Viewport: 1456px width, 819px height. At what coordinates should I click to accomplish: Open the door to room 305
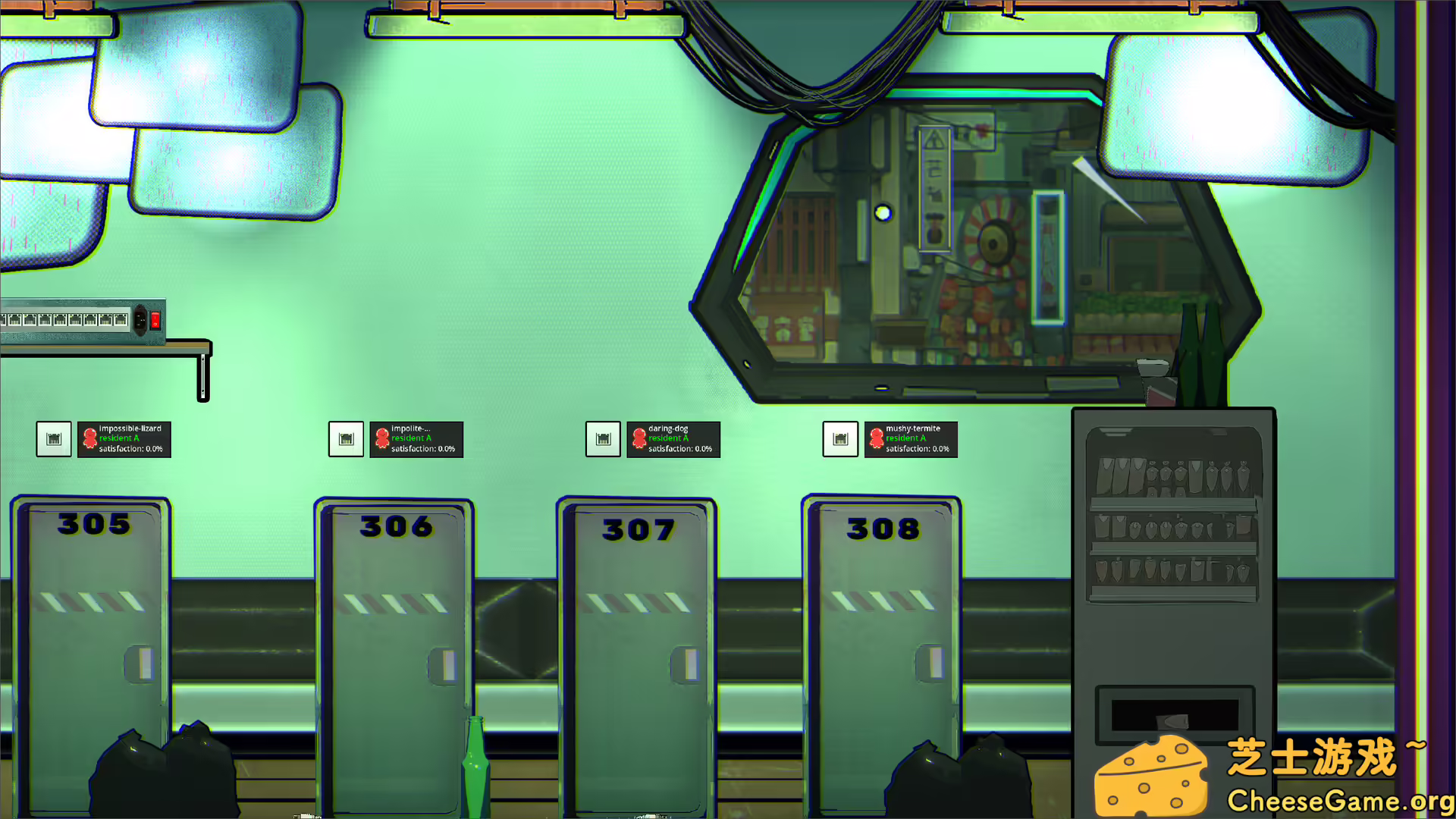pos(91,645)
